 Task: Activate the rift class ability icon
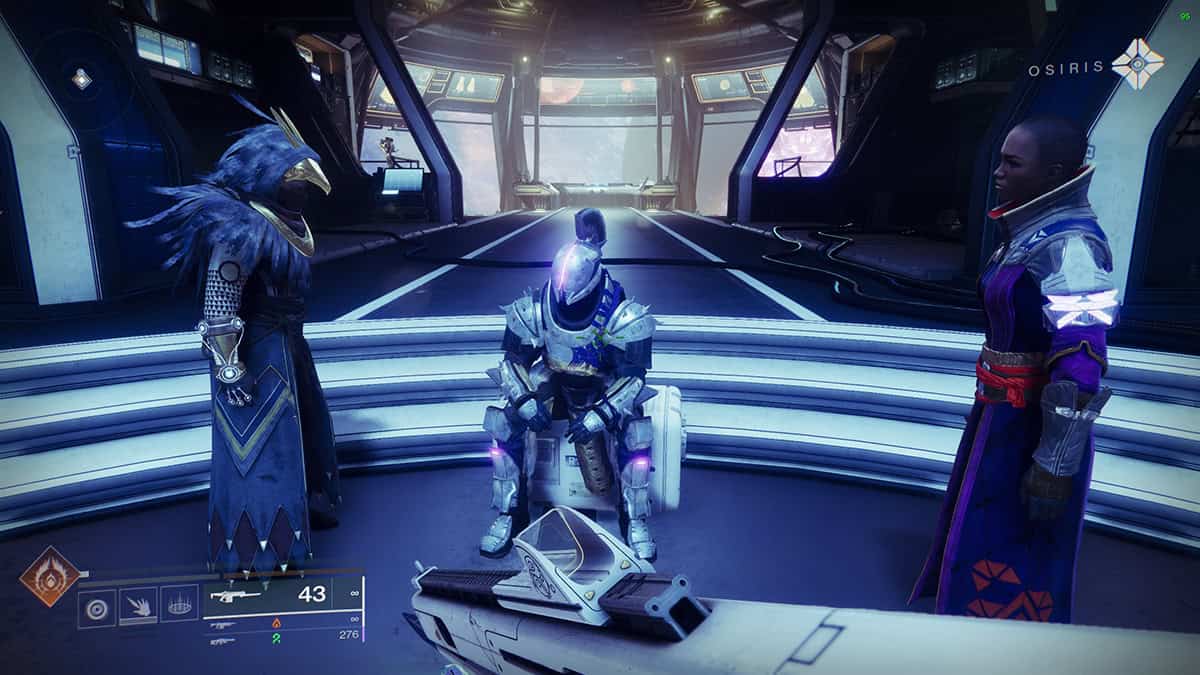pyautogui.click(x=179, y=603)
